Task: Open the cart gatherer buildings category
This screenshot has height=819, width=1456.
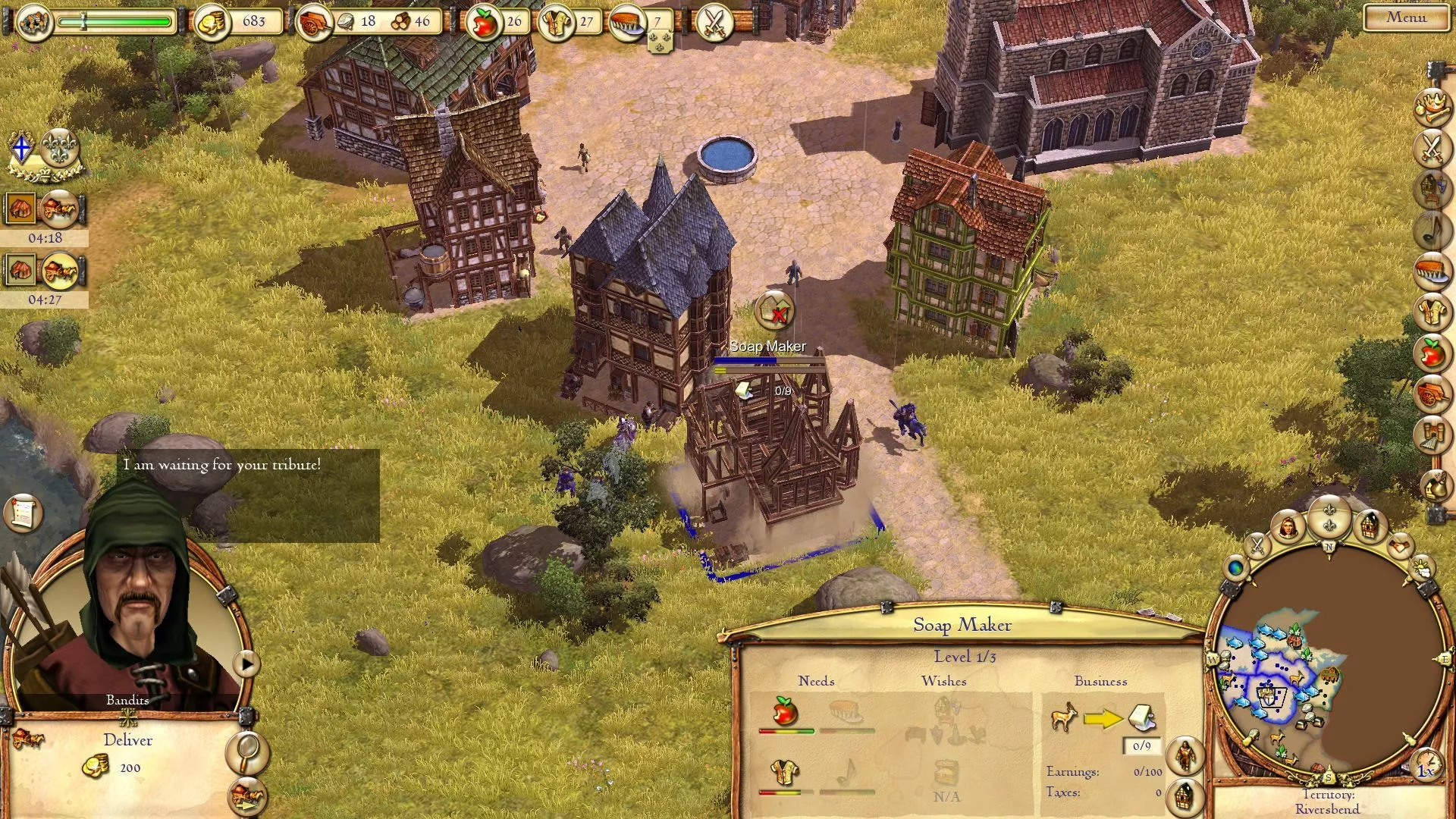Action: (x=1431, y=394)
